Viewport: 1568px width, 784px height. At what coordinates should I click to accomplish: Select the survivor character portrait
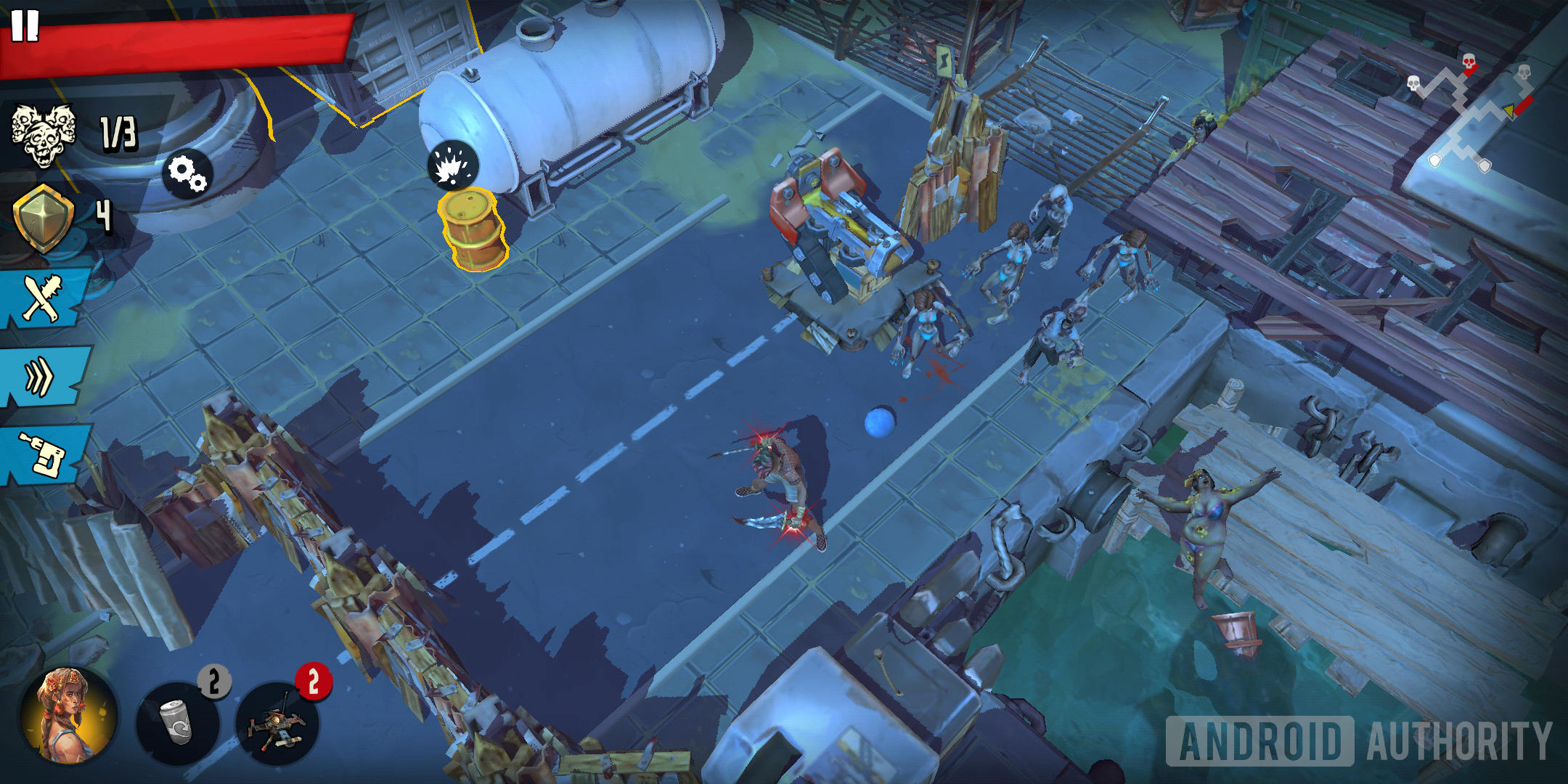68,715
